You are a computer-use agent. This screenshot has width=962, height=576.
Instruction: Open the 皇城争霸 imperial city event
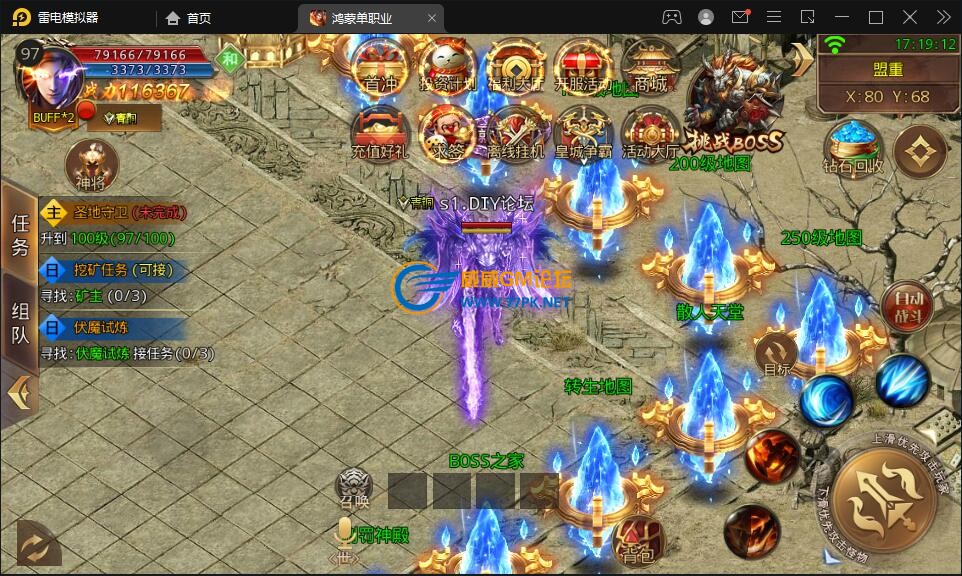(584, 133)
